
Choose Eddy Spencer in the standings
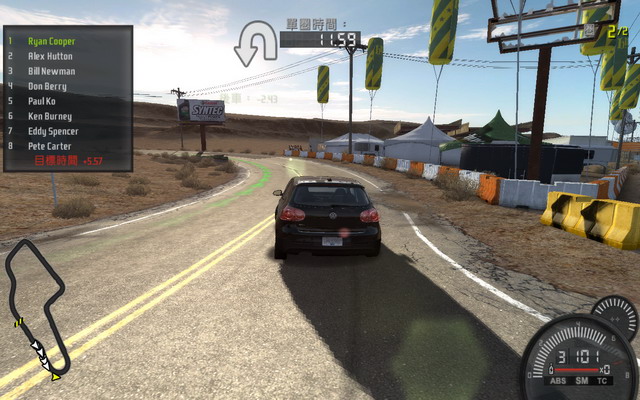coord(52,132)
